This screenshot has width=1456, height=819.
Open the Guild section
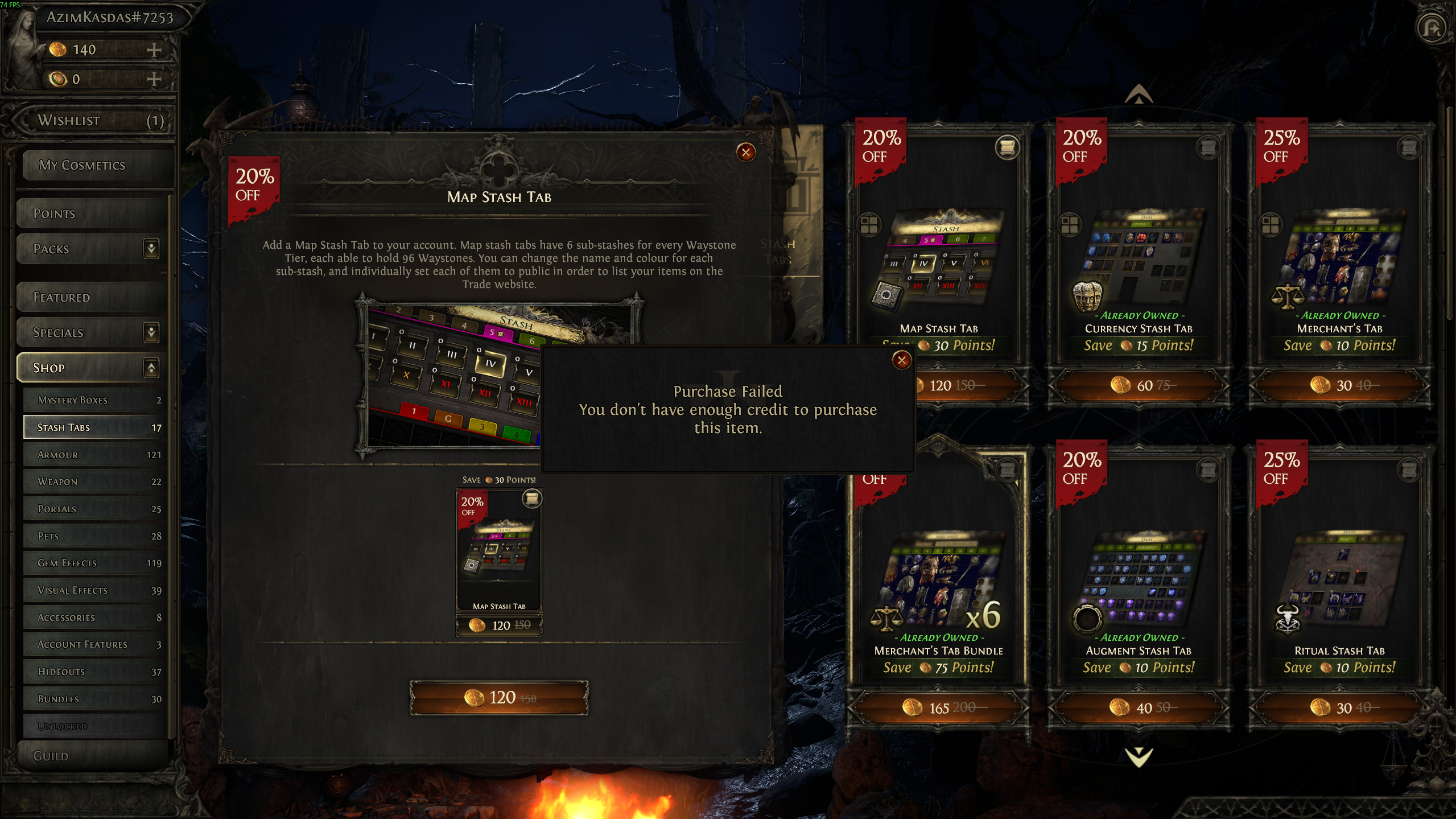coord(91,756)
